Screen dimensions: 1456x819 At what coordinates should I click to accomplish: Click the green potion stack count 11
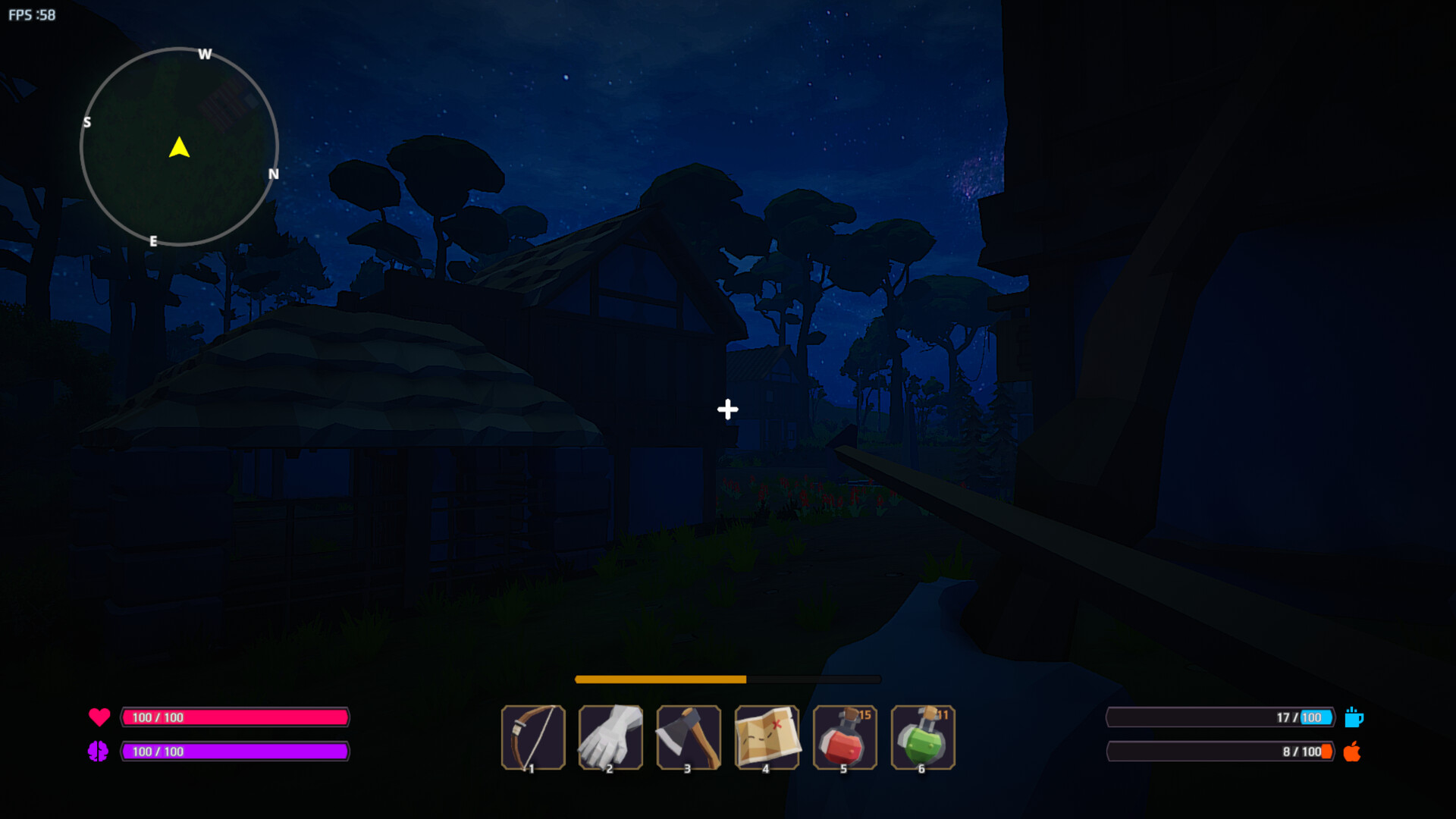[941, 714]
